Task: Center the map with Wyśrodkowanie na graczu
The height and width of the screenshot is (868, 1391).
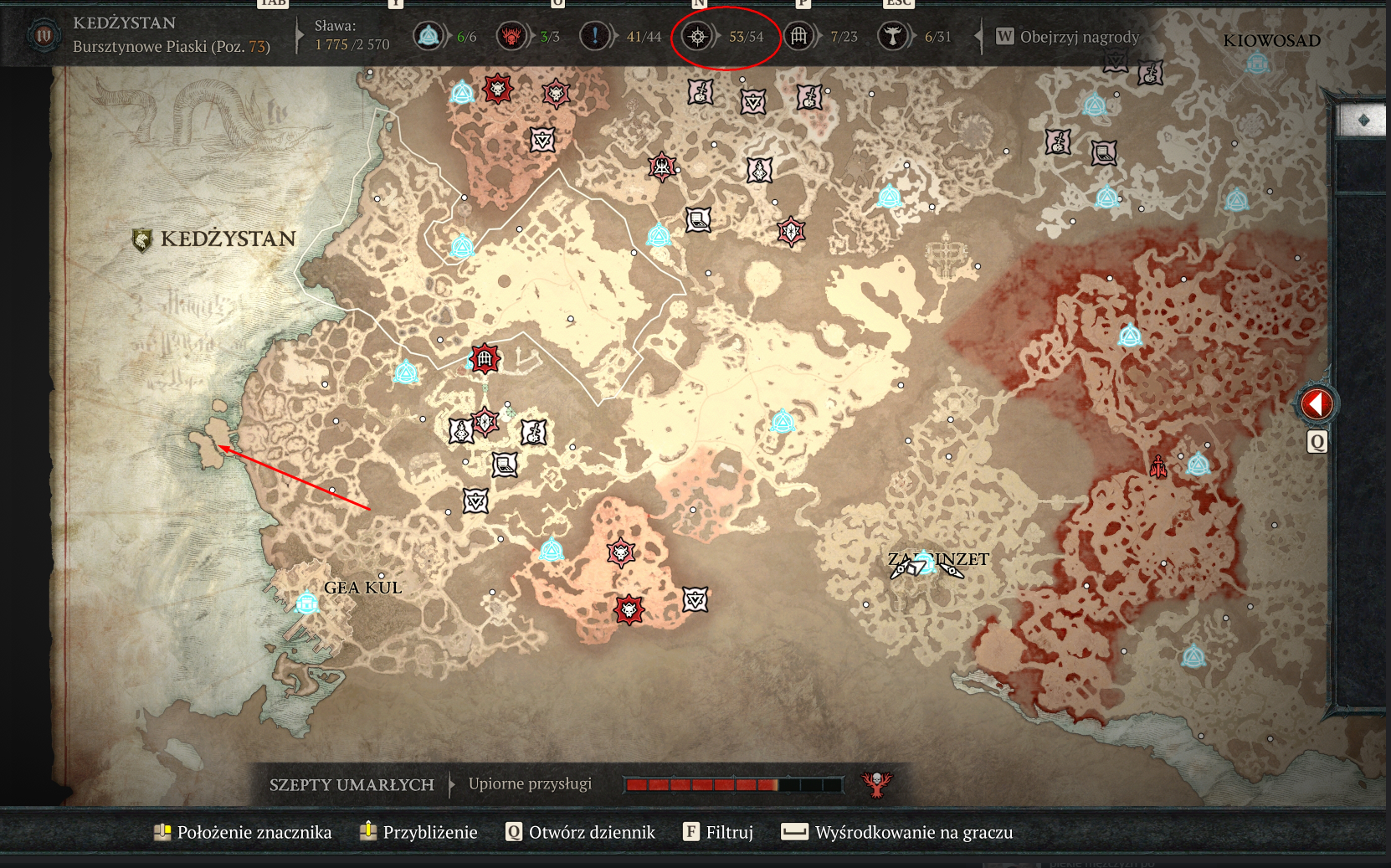Action: (897, 832)
